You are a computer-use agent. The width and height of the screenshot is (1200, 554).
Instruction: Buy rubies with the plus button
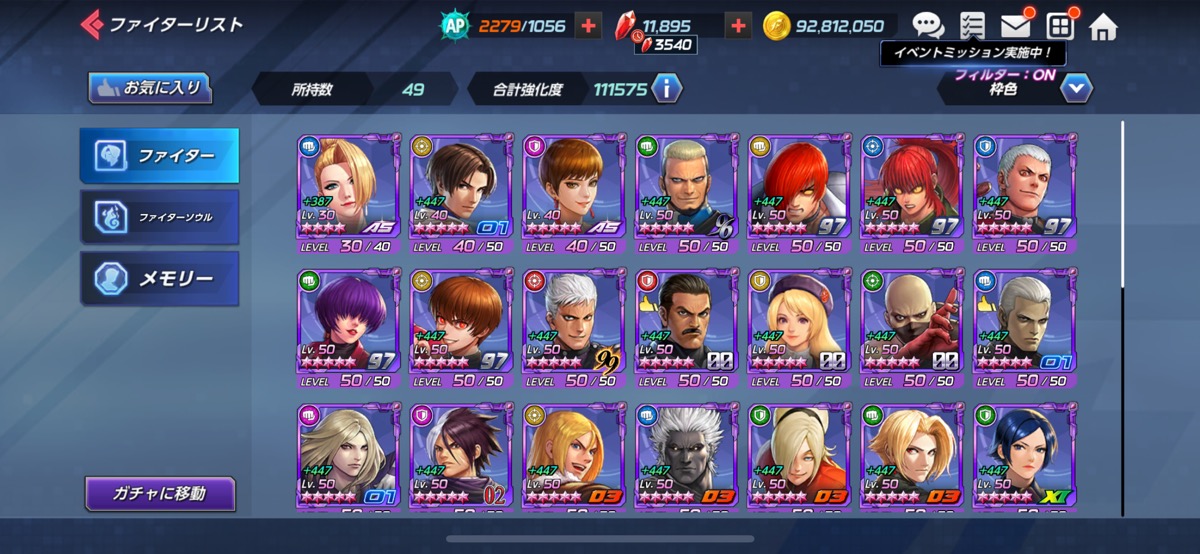pos(738,26)
